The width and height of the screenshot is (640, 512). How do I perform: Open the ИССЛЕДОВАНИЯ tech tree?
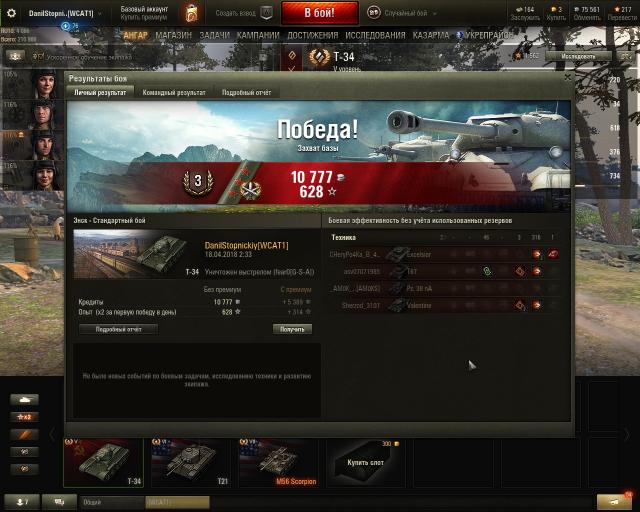(x=375, y=34)
